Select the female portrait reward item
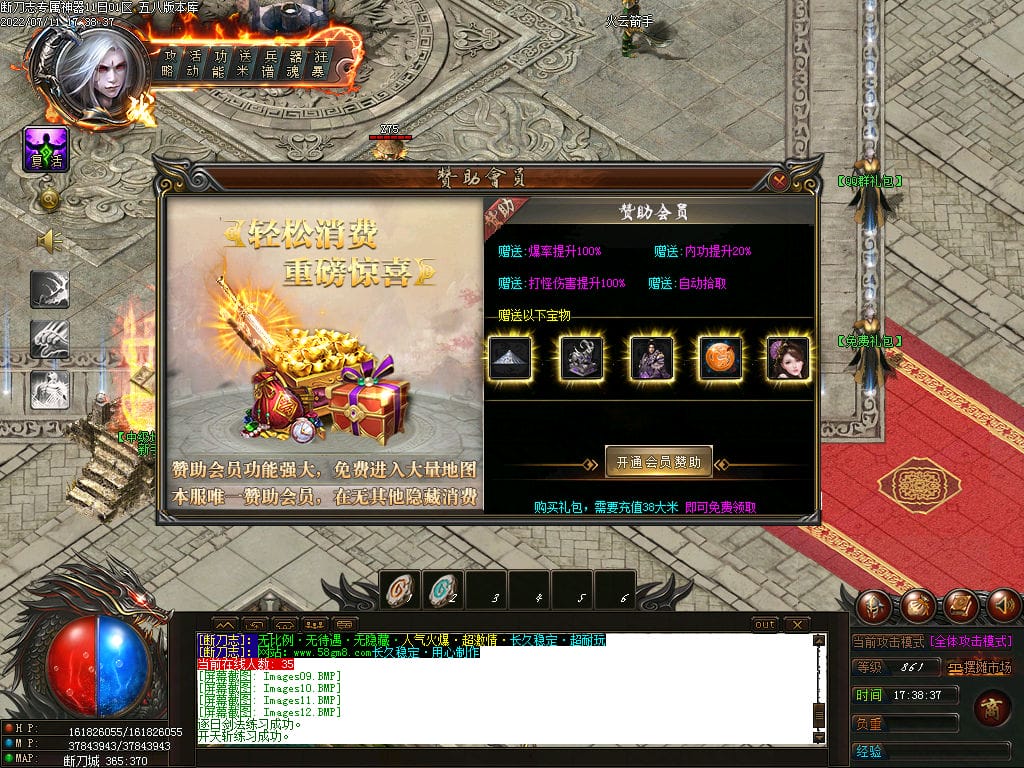 (x=788, y=359)
